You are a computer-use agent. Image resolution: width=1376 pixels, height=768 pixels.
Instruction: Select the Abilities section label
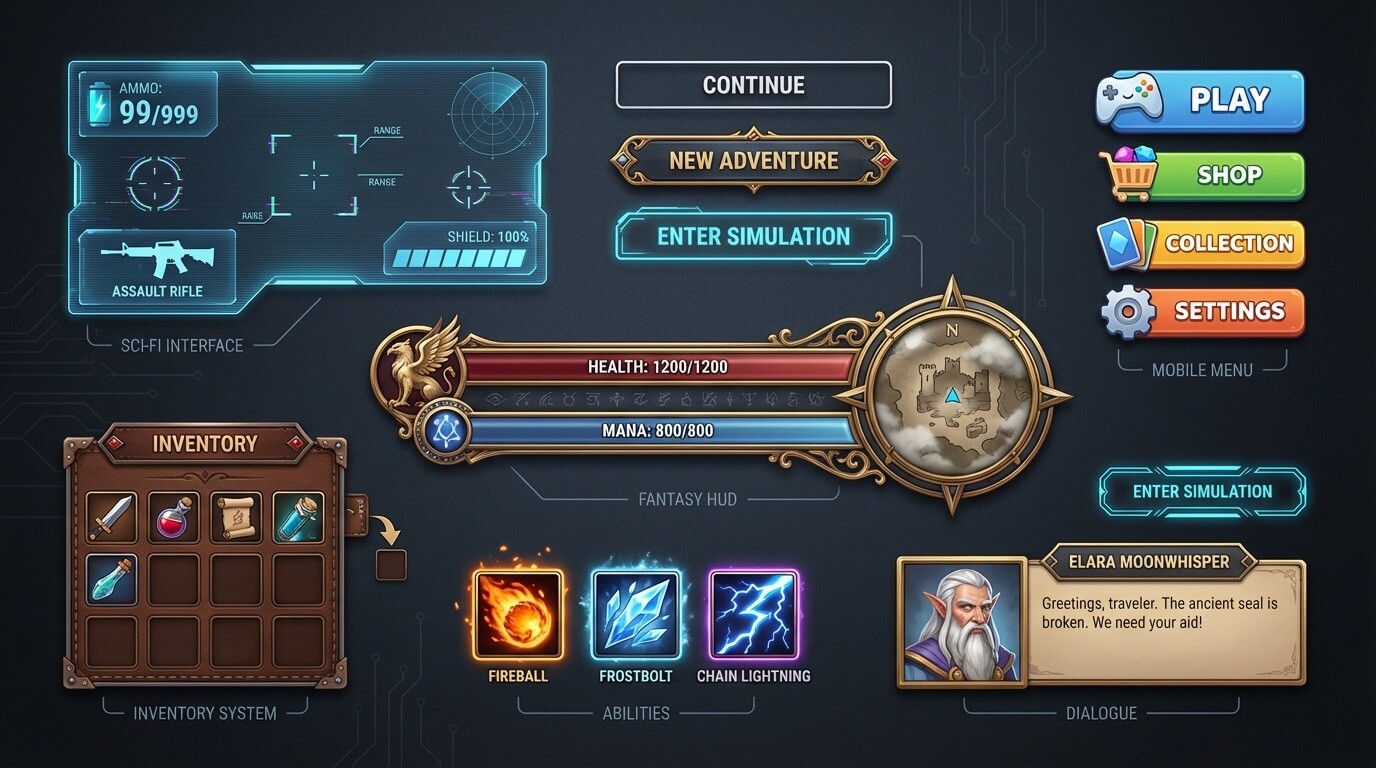pos(637,713)
